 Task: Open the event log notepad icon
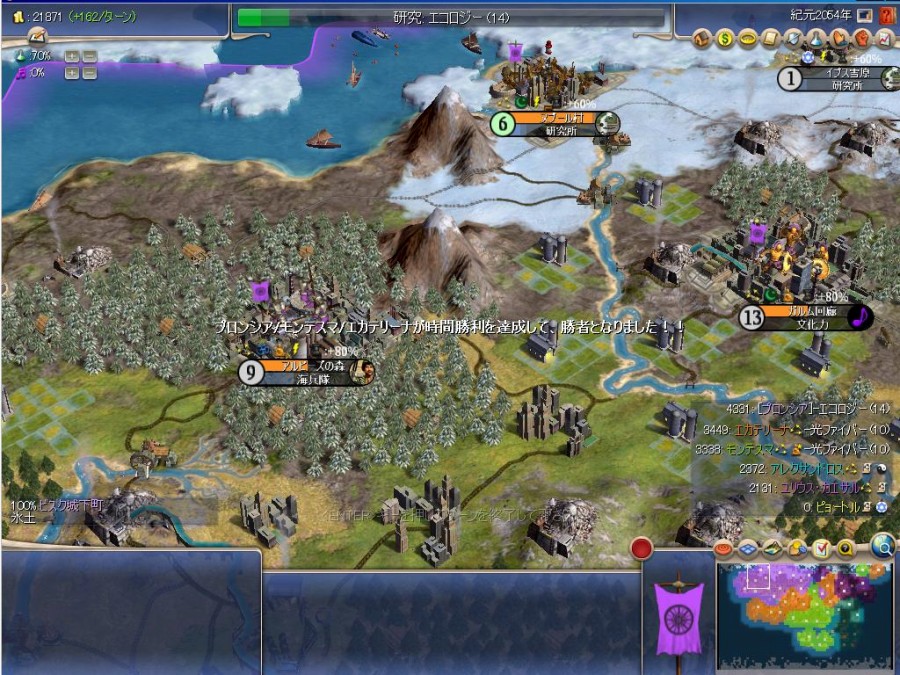tap(821, 549)
